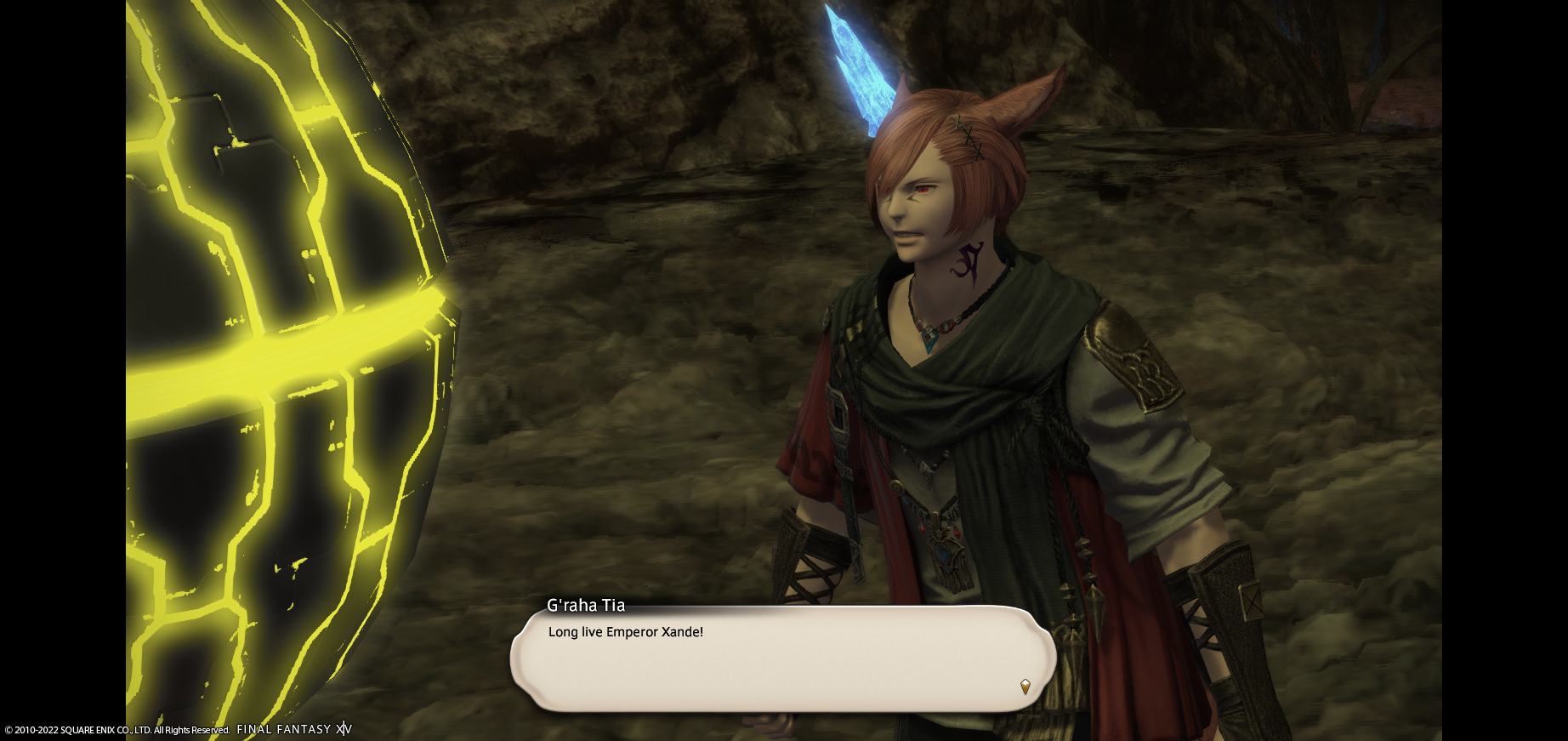The height and width of the screenshot is (741, 1568).
Task: Advance G'raha Tia's dialogue box
Action: [782, 658]
